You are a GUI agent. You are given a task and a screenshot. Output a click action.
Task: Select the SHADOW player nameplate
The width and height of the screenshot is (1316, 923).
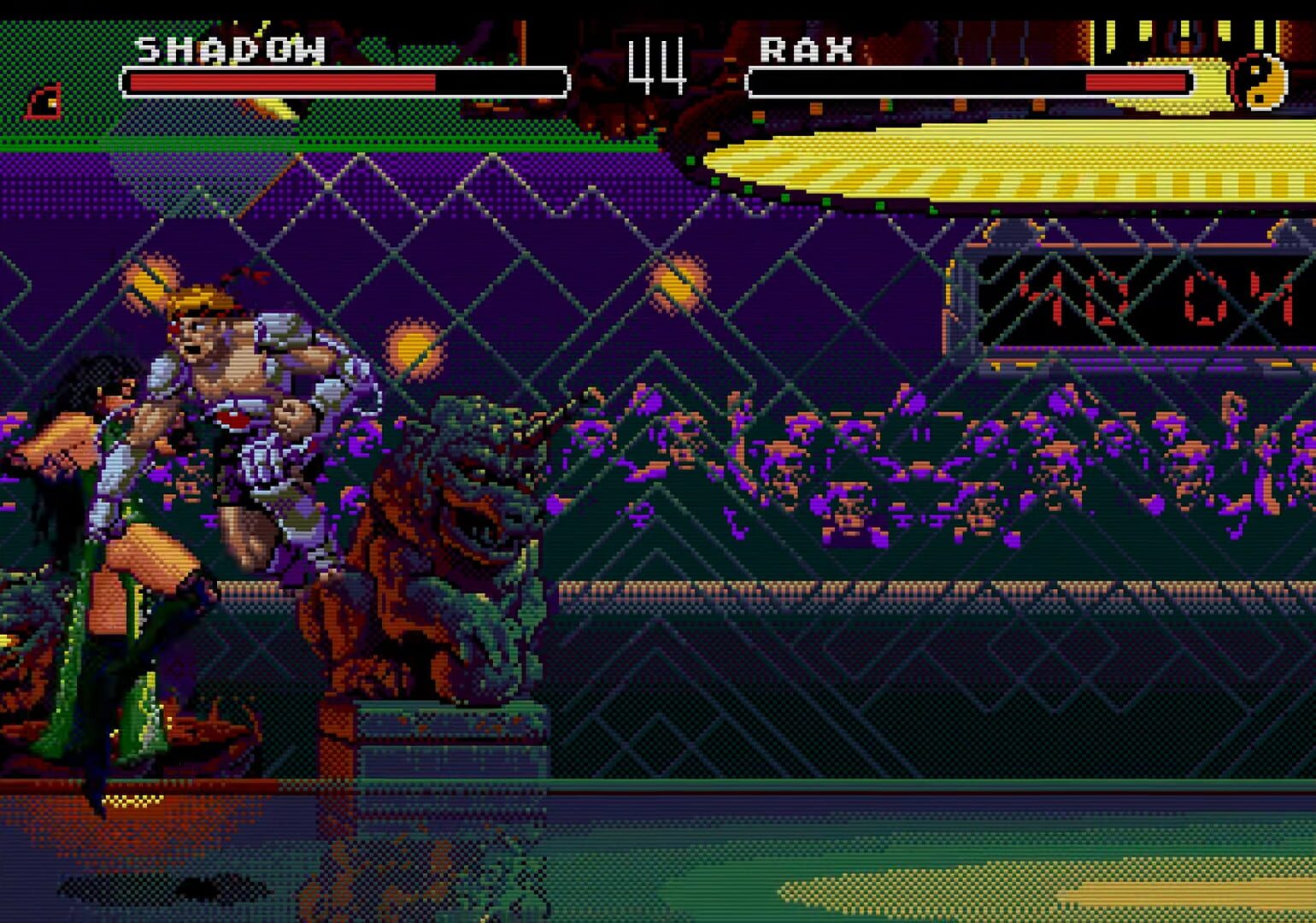click(x=231, y=49)
